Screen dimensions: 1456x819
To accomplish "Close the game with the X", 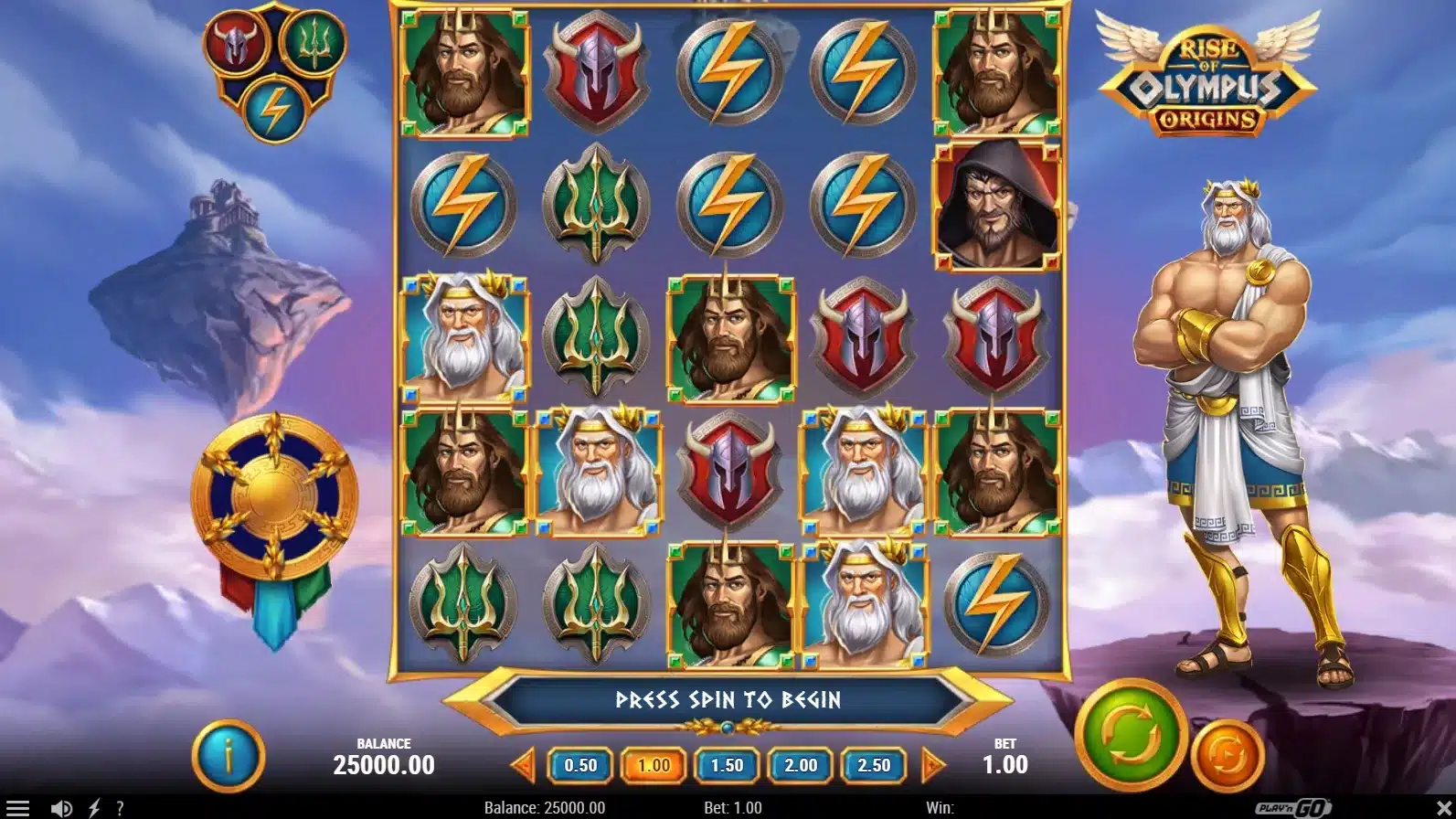I will tap(1434, 808).
